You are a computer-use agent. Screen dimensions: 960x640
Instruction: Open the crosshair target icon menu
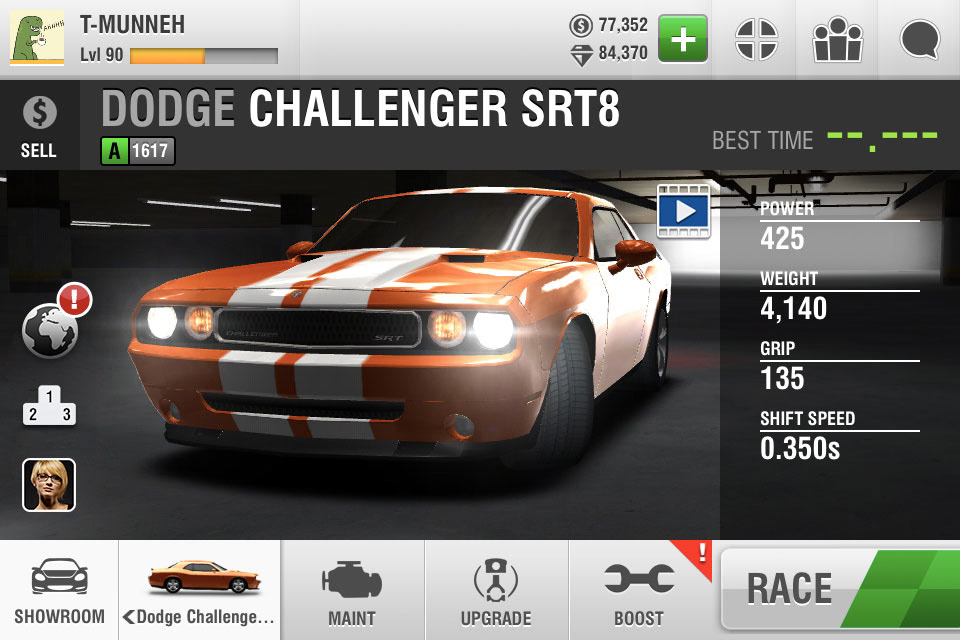tap(756, 40)
